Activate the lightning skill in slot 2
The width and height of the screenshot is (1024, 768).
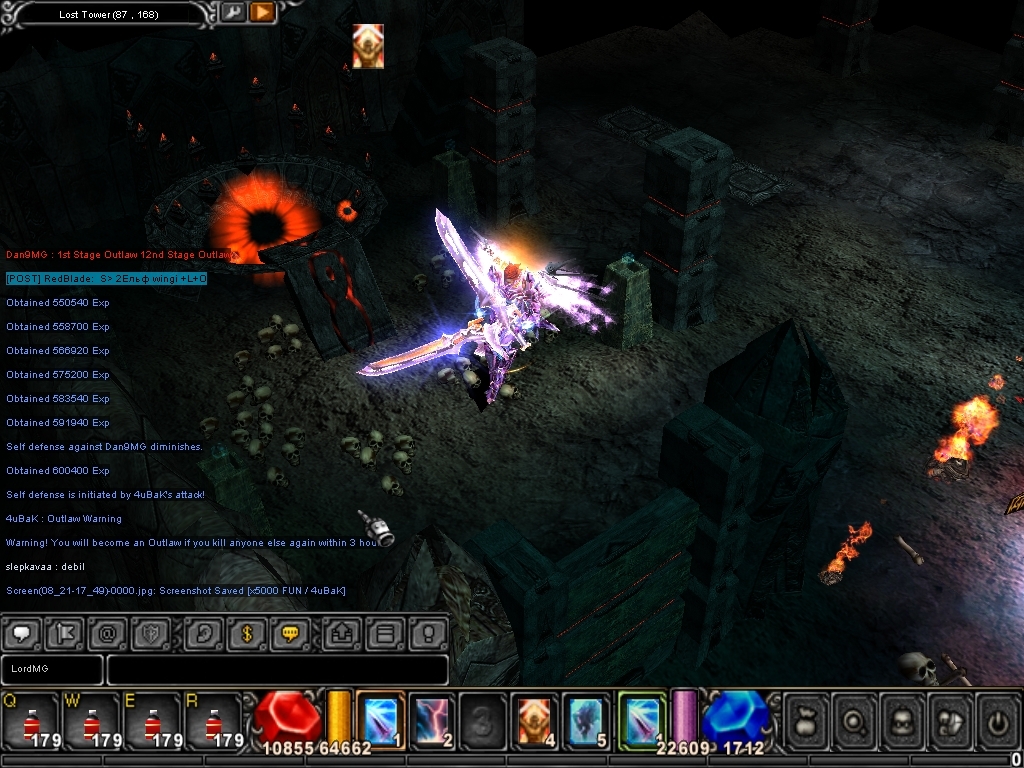coord(432,719)
